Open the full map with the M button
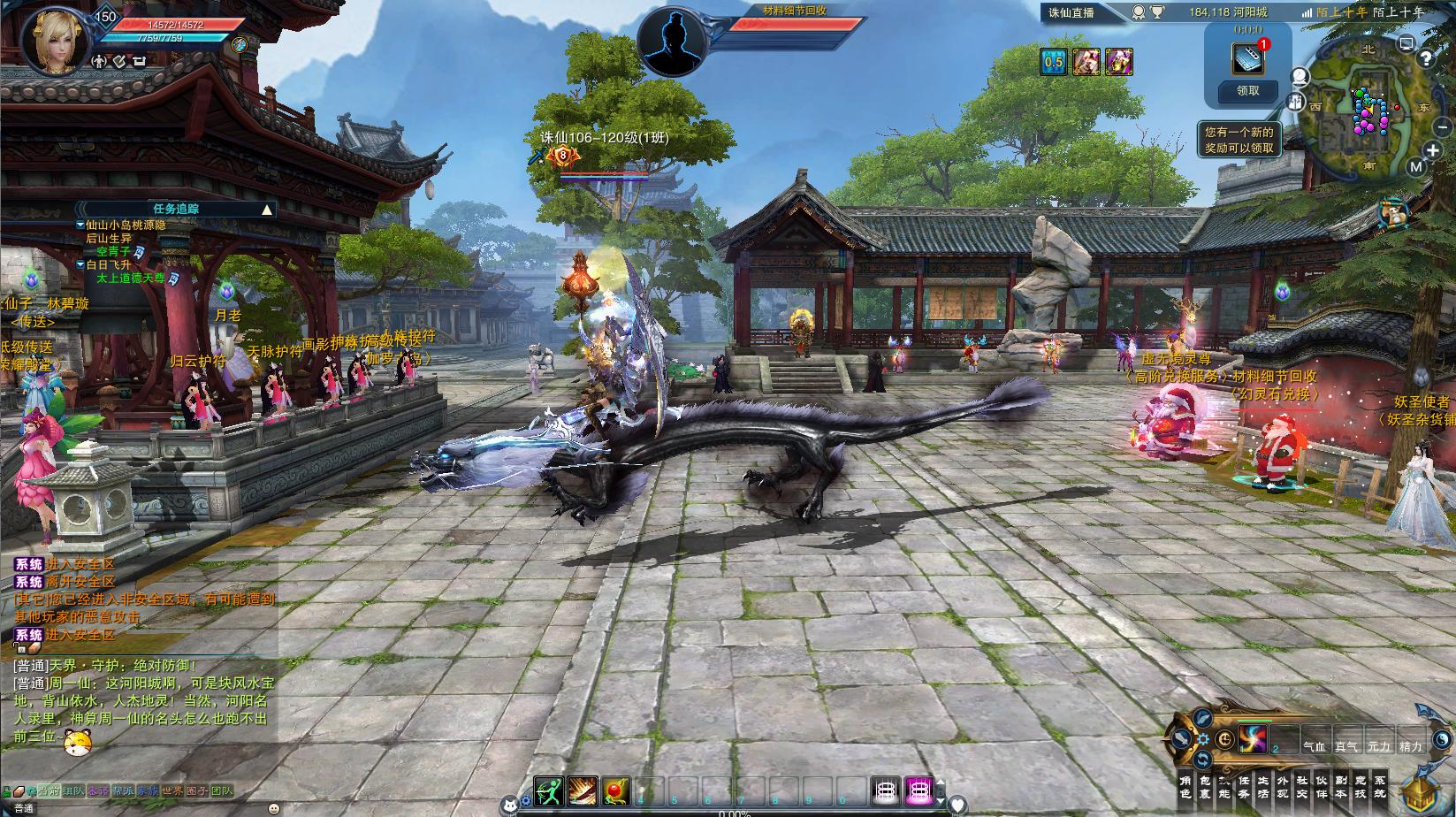 coord(1416,167)
